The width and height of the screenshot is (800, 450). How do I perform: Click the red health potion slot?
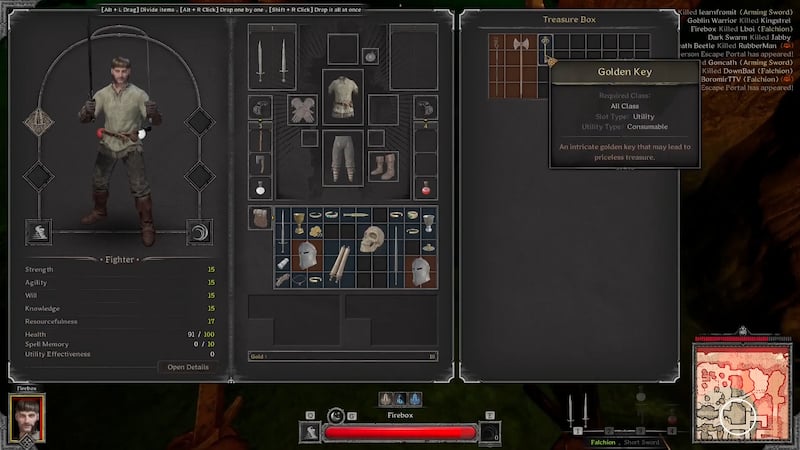(425, 187)
